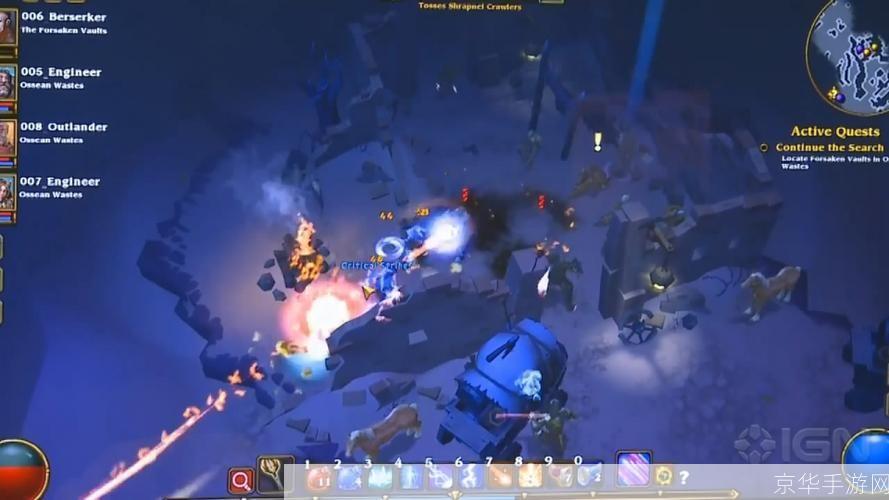Viewport: 889px width, 500px height.
Task: Select the golden staff weapon slot
Action: (x=272, y=477)
